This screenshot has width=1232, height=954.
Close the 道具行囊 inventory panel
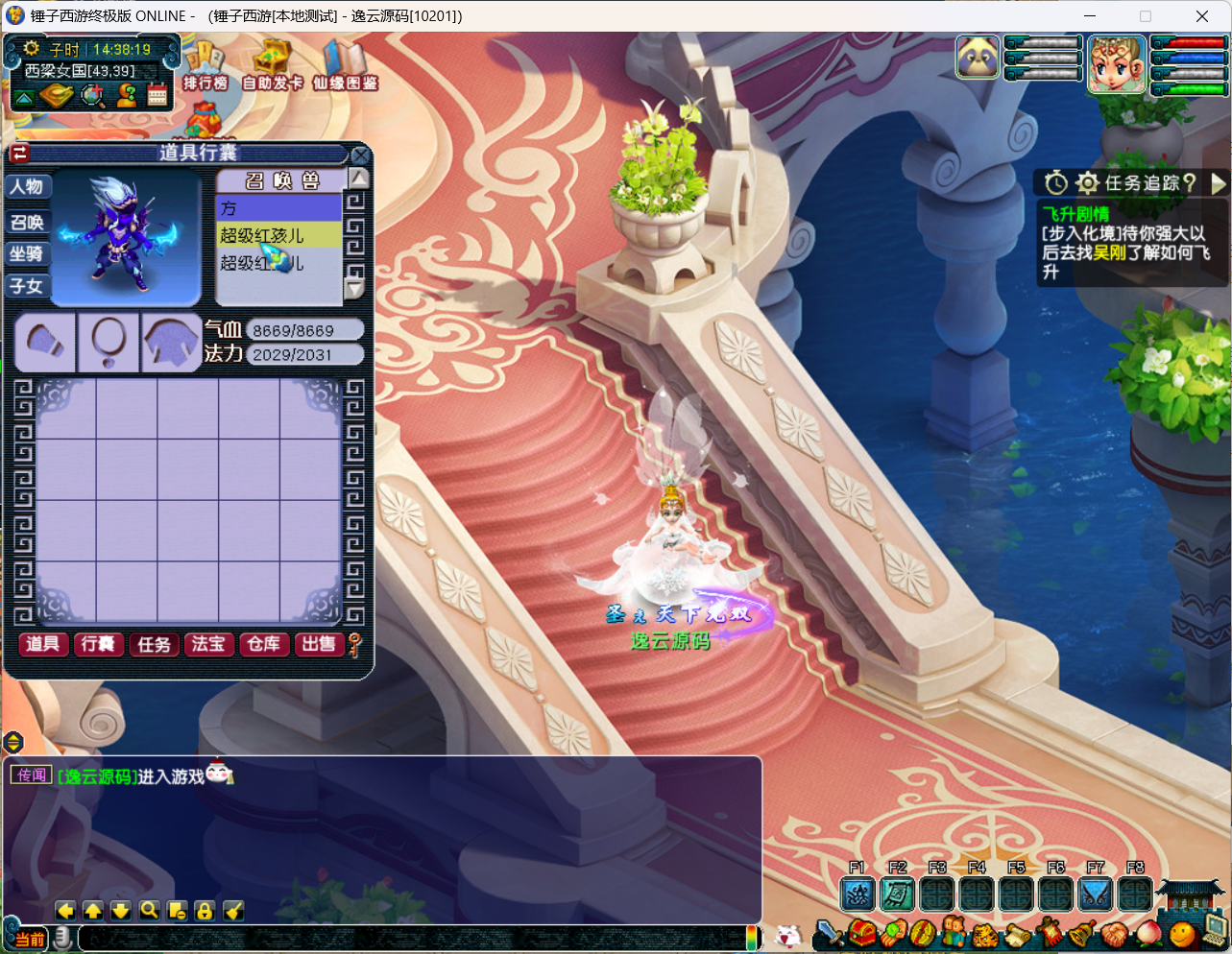360,155
